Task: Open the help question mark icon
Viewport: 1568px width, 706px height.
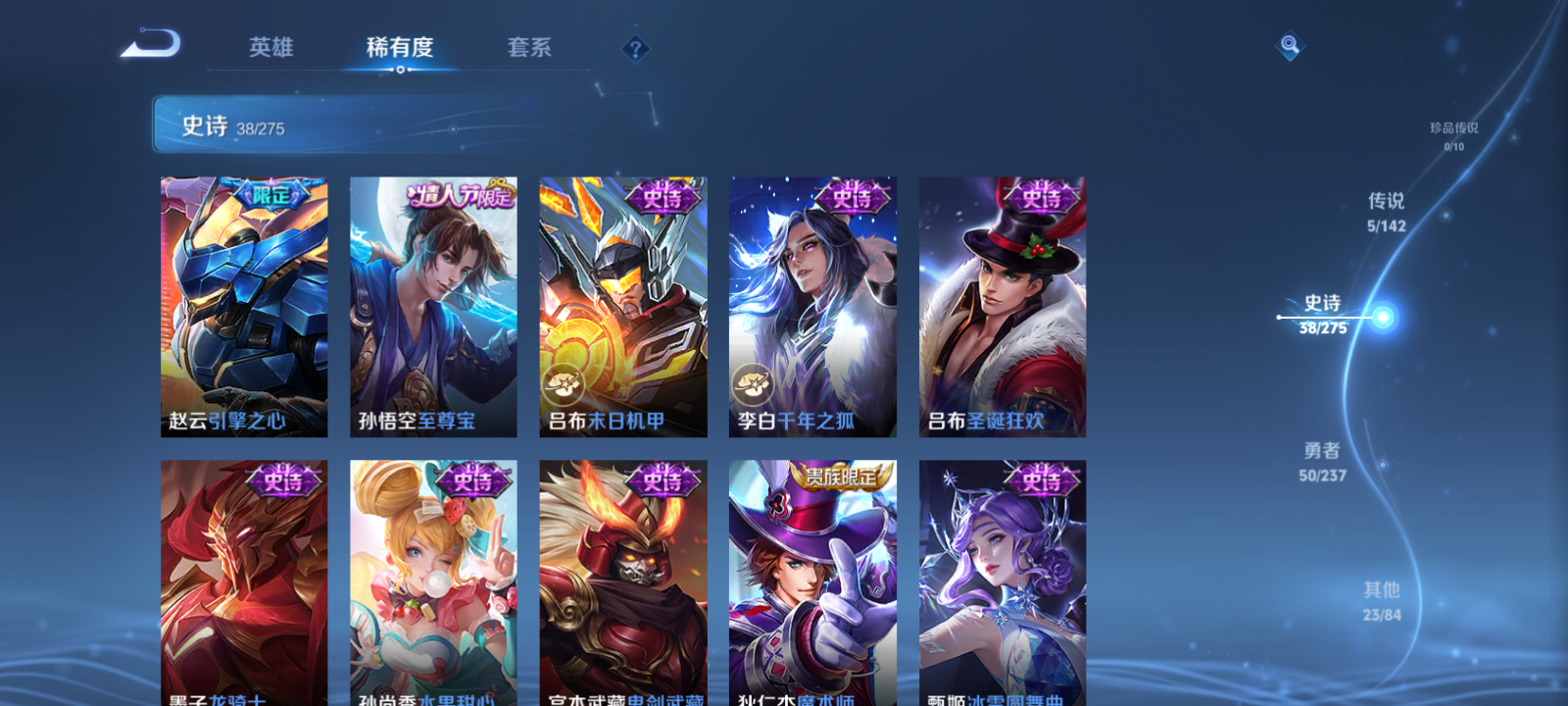Action: (638, 49)
